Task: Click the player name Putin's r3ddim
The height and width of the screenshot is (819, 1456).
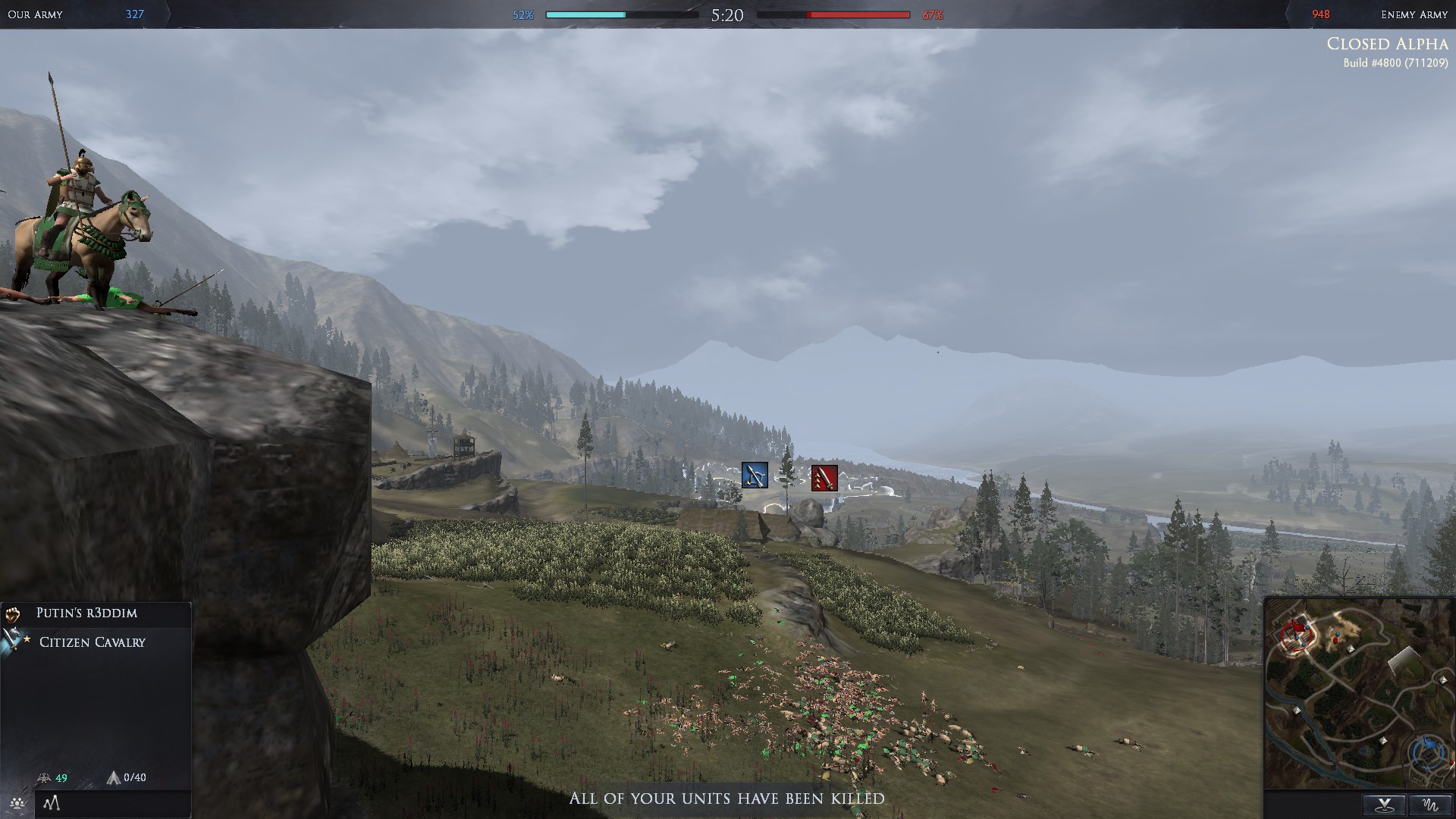Action: point(88,613)
